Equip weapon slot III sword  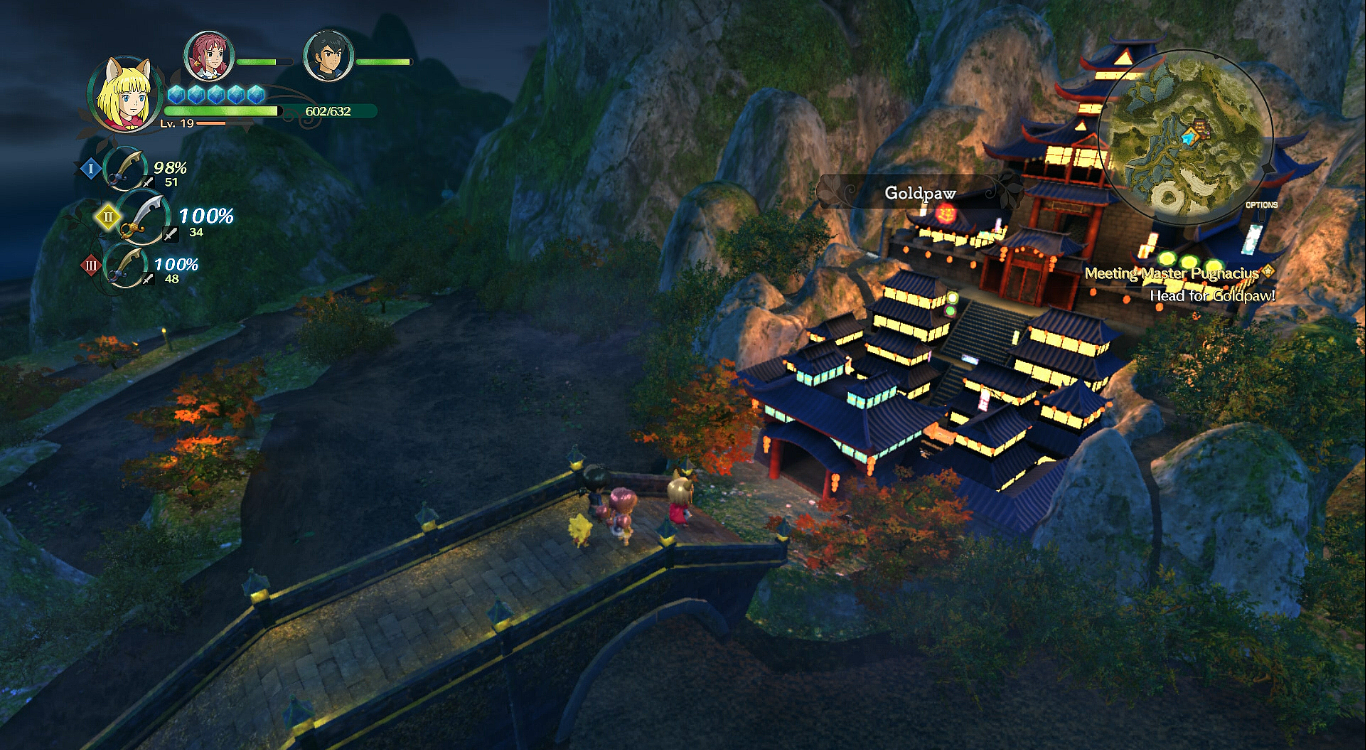click(126, 266)
